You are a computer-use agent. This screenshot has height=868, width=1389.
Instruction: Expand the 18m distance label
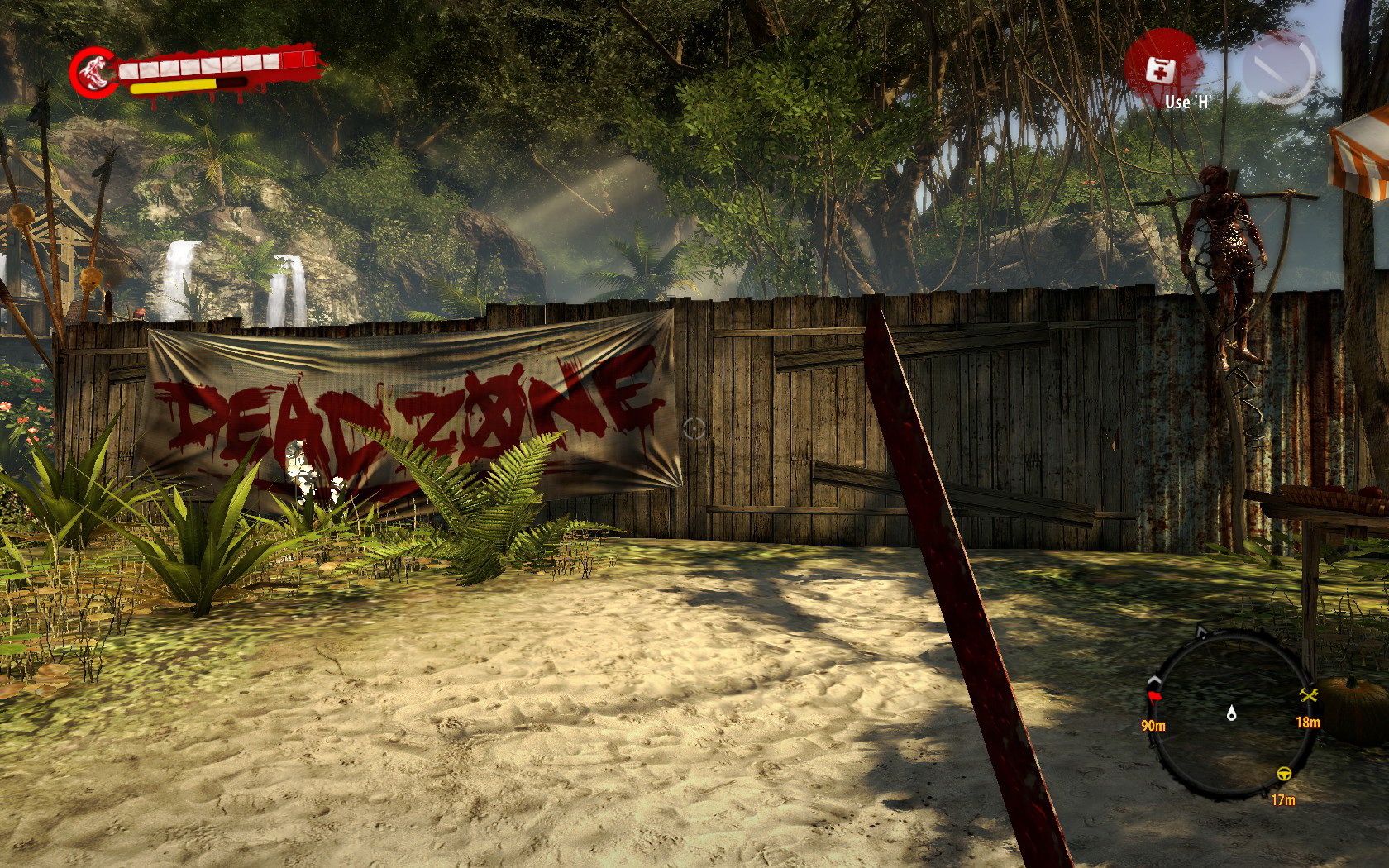pyautogui.click(x=1309, y=724)
